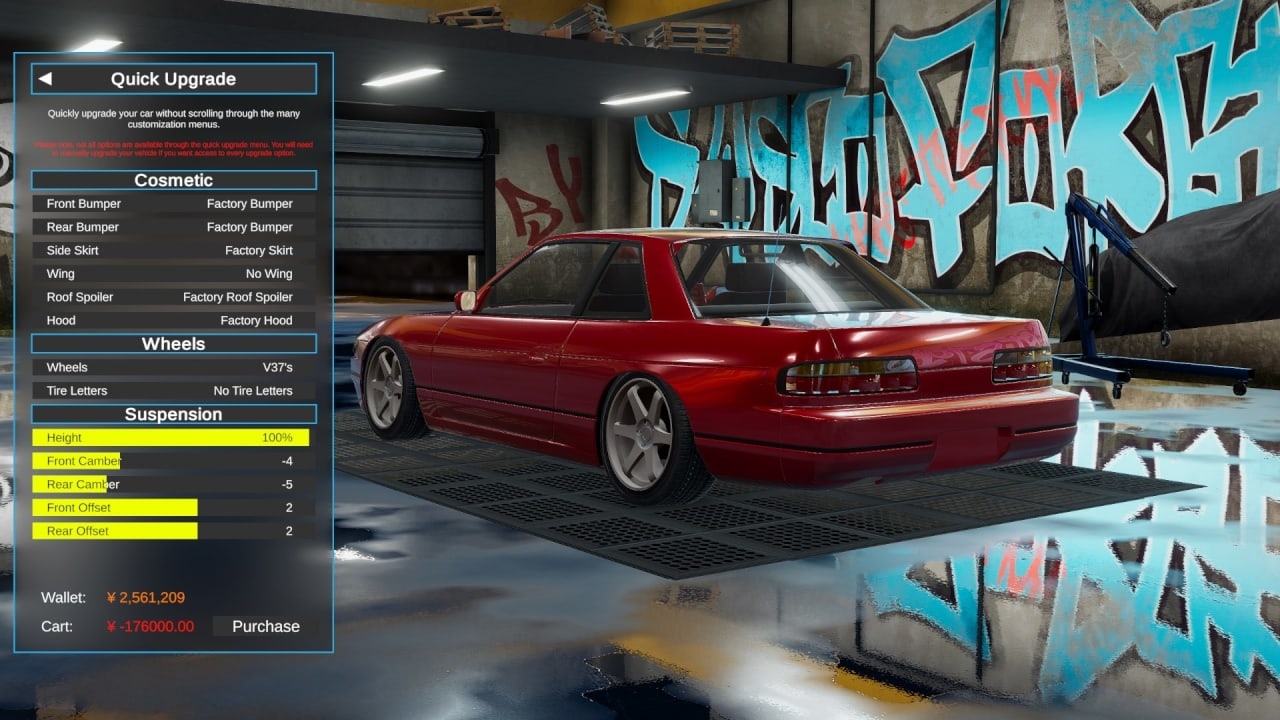Choose the Rear Bumper option row
This screenshot has height=720, width=1280.
click(173, 227)
